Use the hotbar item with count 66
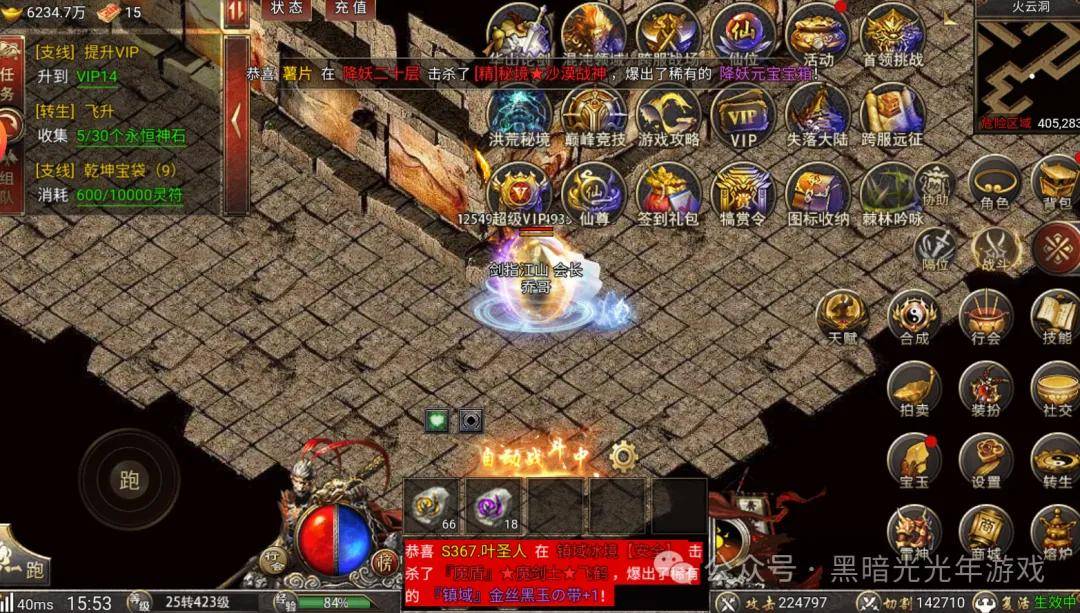This screenshot has height=613, width=1080. pos(435,505)
